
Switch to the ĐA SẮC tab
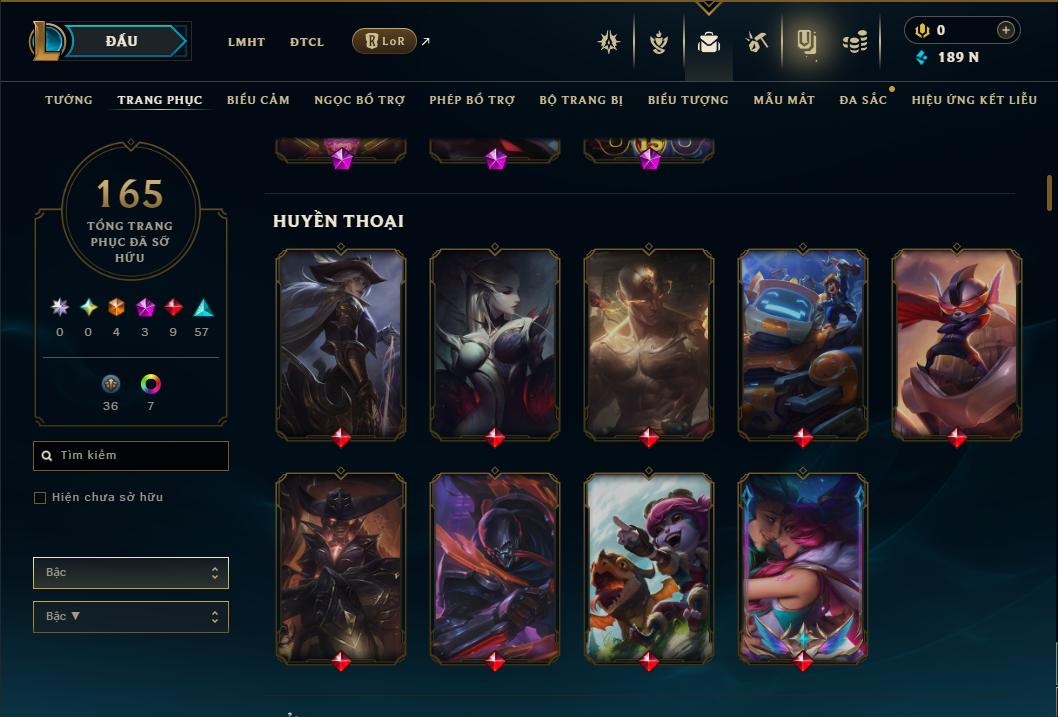pos(863,100)
